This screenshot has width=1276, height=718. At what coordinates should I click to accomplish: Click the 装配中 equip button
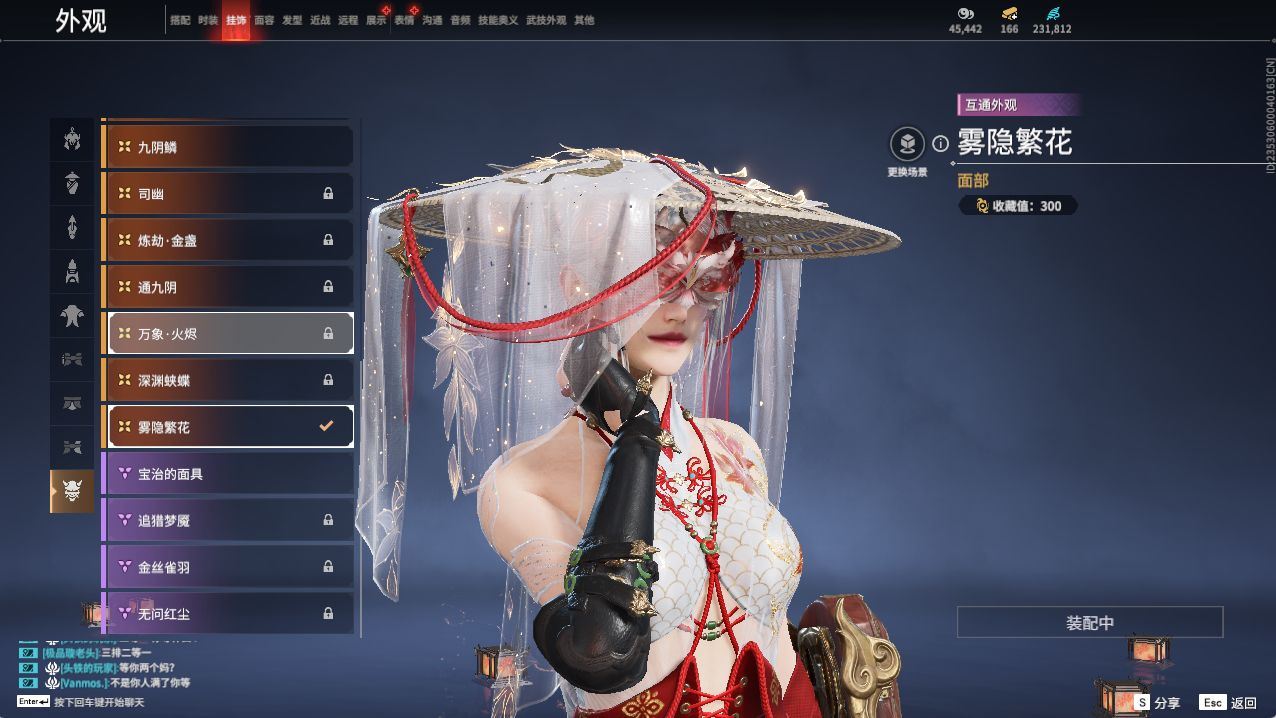pos(1090,622)
